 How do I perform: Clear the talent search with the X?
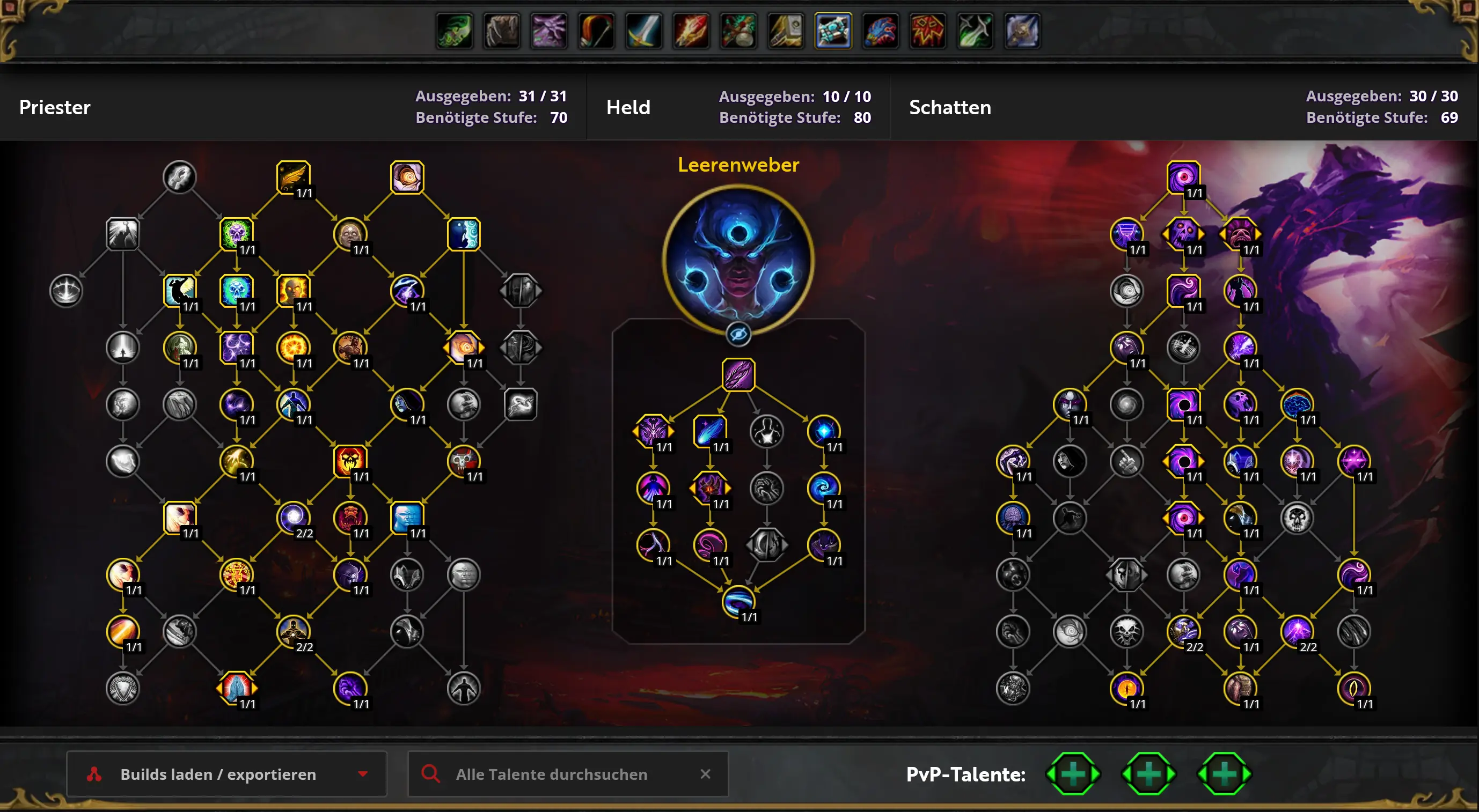click(x=705, y=774)
